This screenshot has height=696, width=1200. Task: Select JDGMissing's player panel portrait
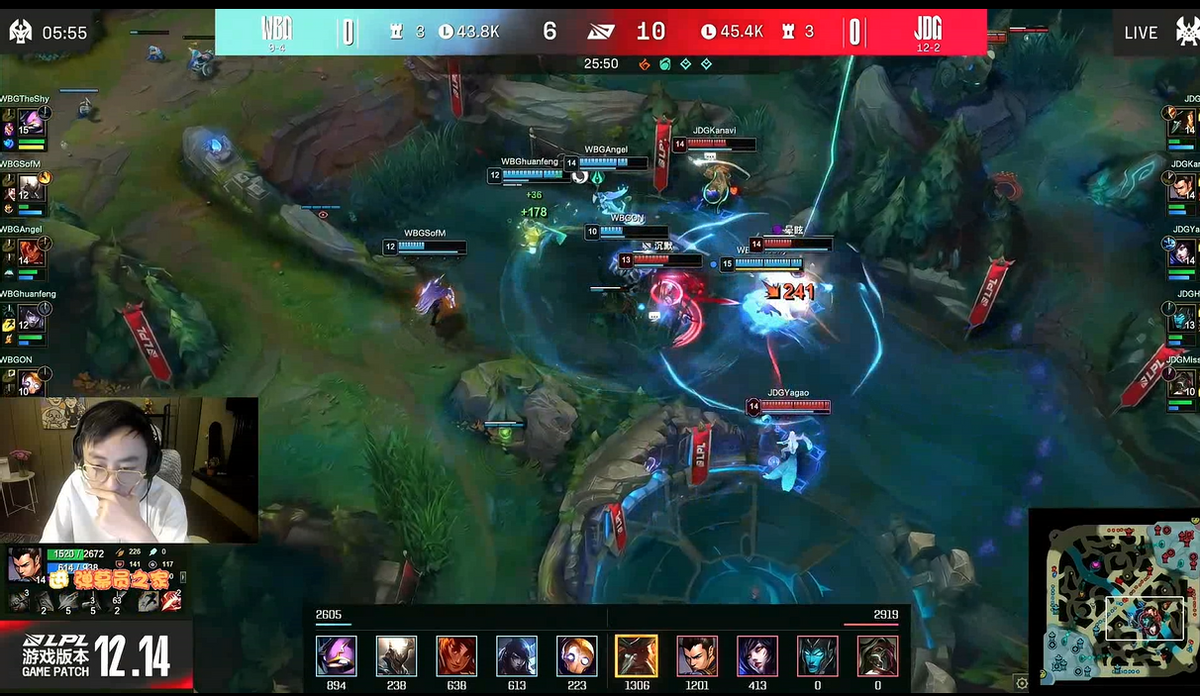pyautogui.click(x=1184, y=381)
